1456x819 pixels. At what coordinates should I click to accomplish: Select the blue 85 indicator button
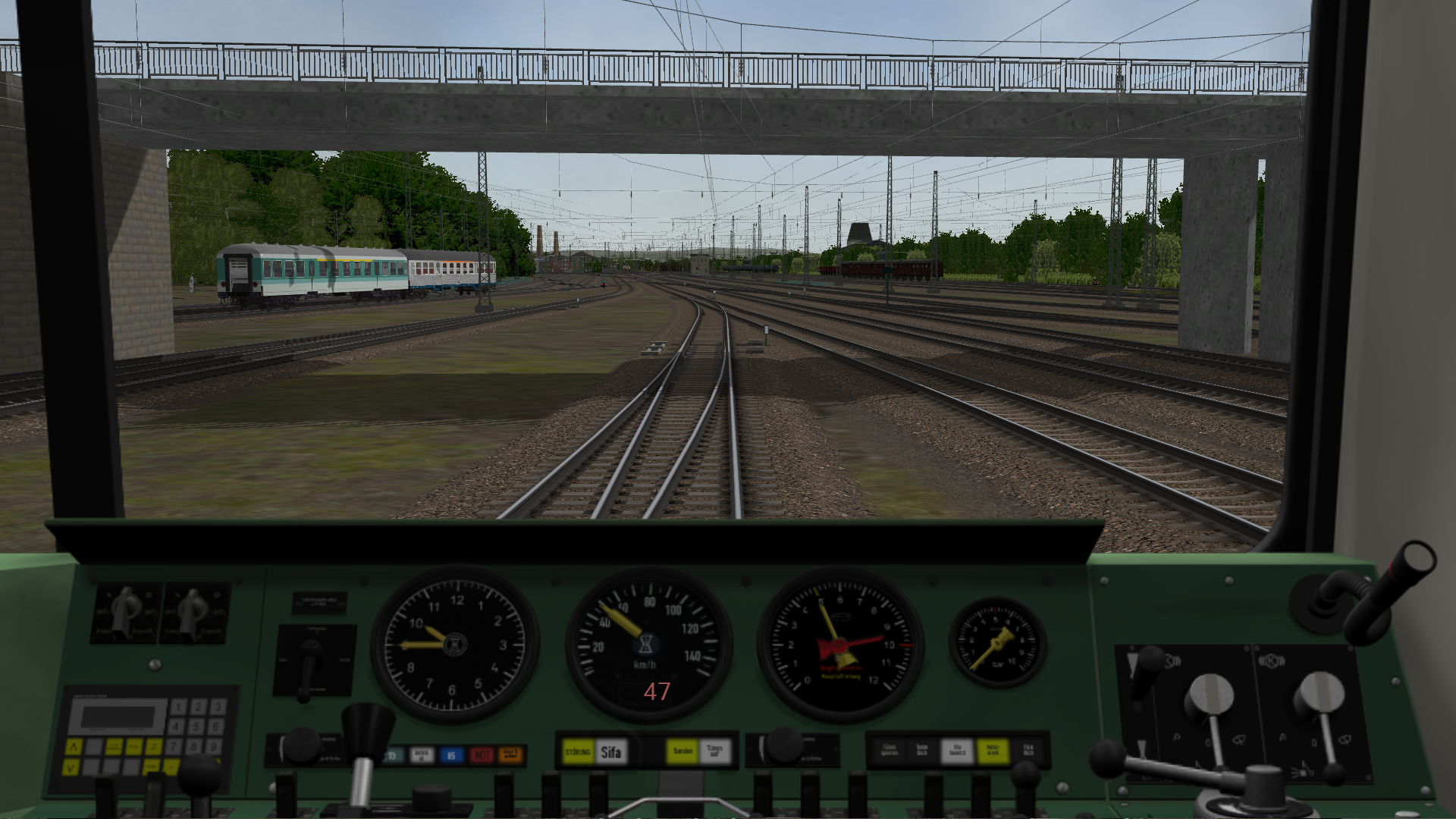click(451, 755)
